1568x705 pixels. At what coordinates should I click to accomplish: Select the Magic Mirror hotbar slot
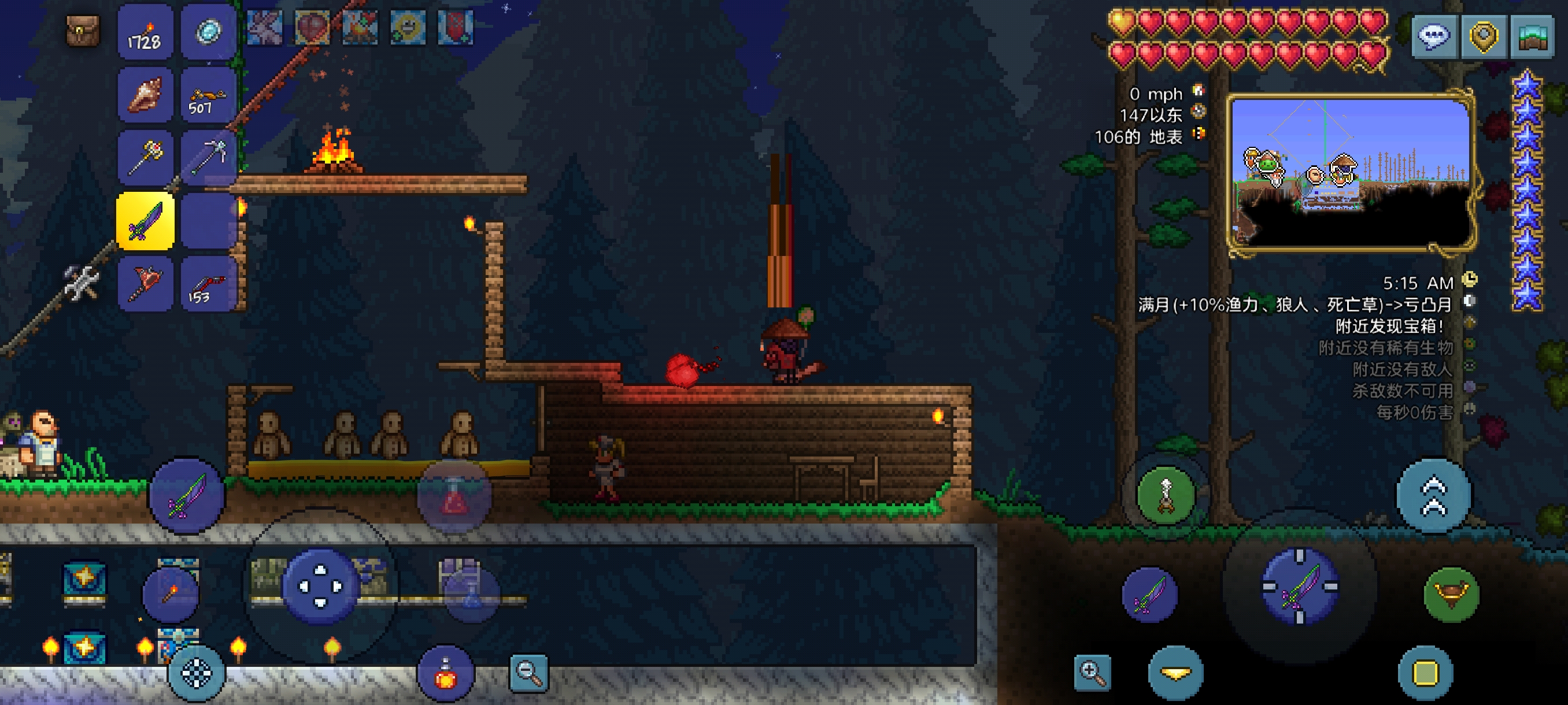[208, 33]
